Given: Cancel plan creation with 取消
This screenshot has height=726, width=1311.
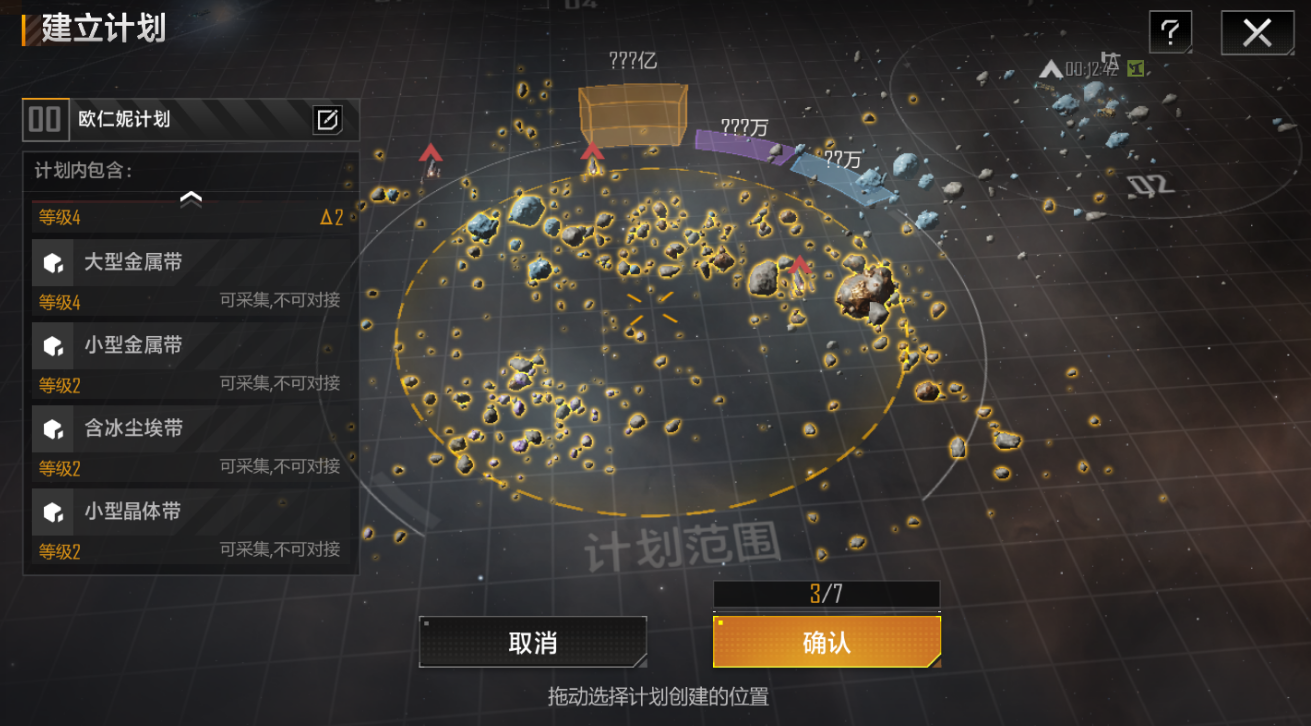Looking at the screenshot, I should pyautogui.click(x=532, y=642).
